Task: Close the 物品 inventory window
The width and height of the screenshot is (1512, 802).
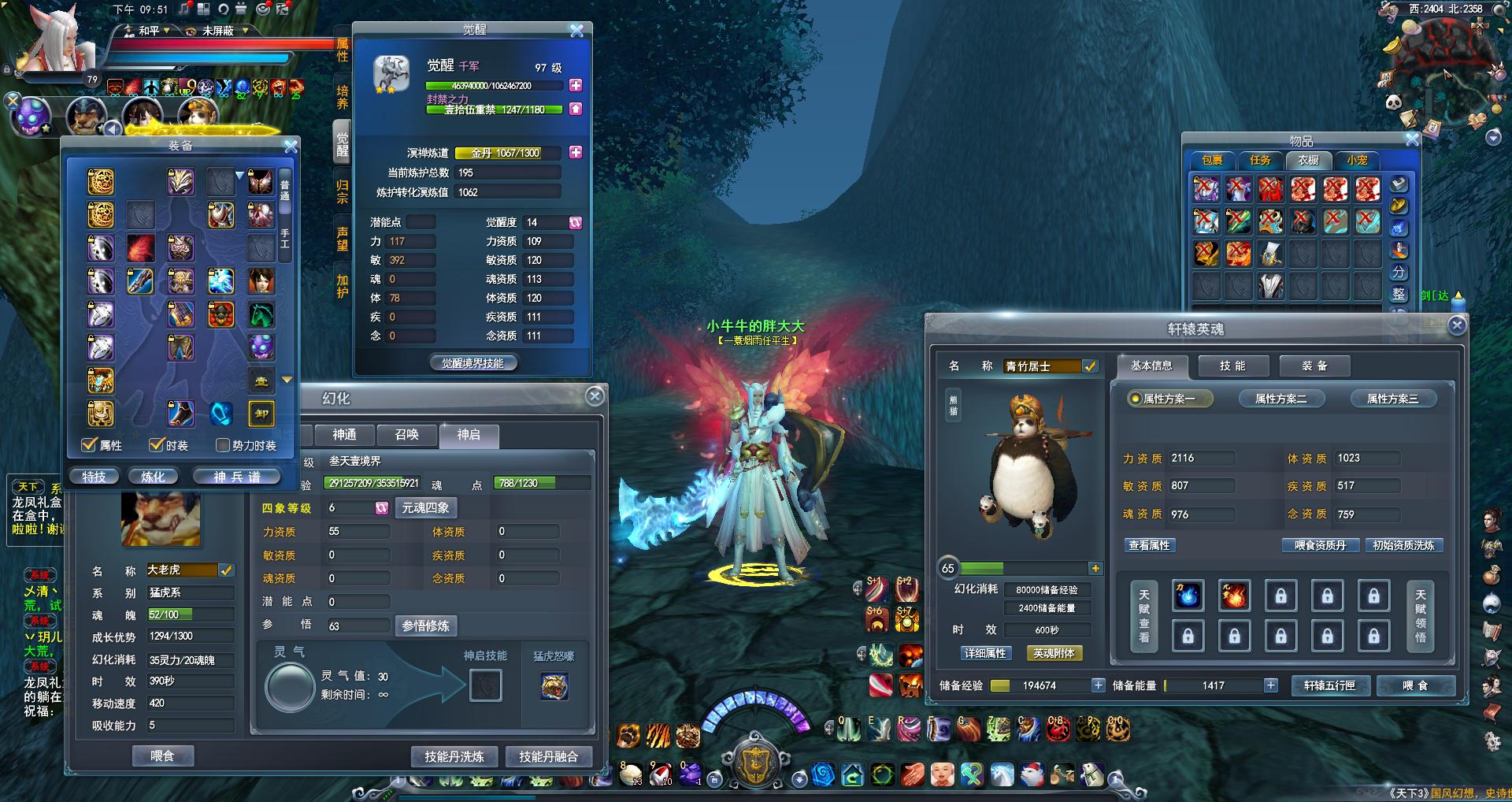Action: [1412, 139]
